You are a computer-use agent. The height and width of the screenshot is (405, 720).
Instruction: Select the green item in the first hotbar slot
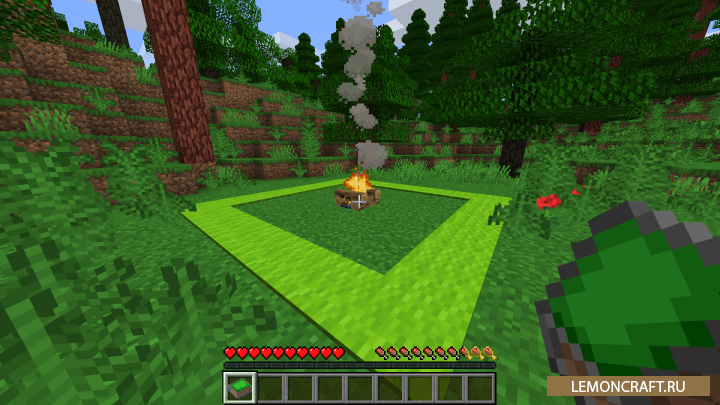click(x=240, y=387)
